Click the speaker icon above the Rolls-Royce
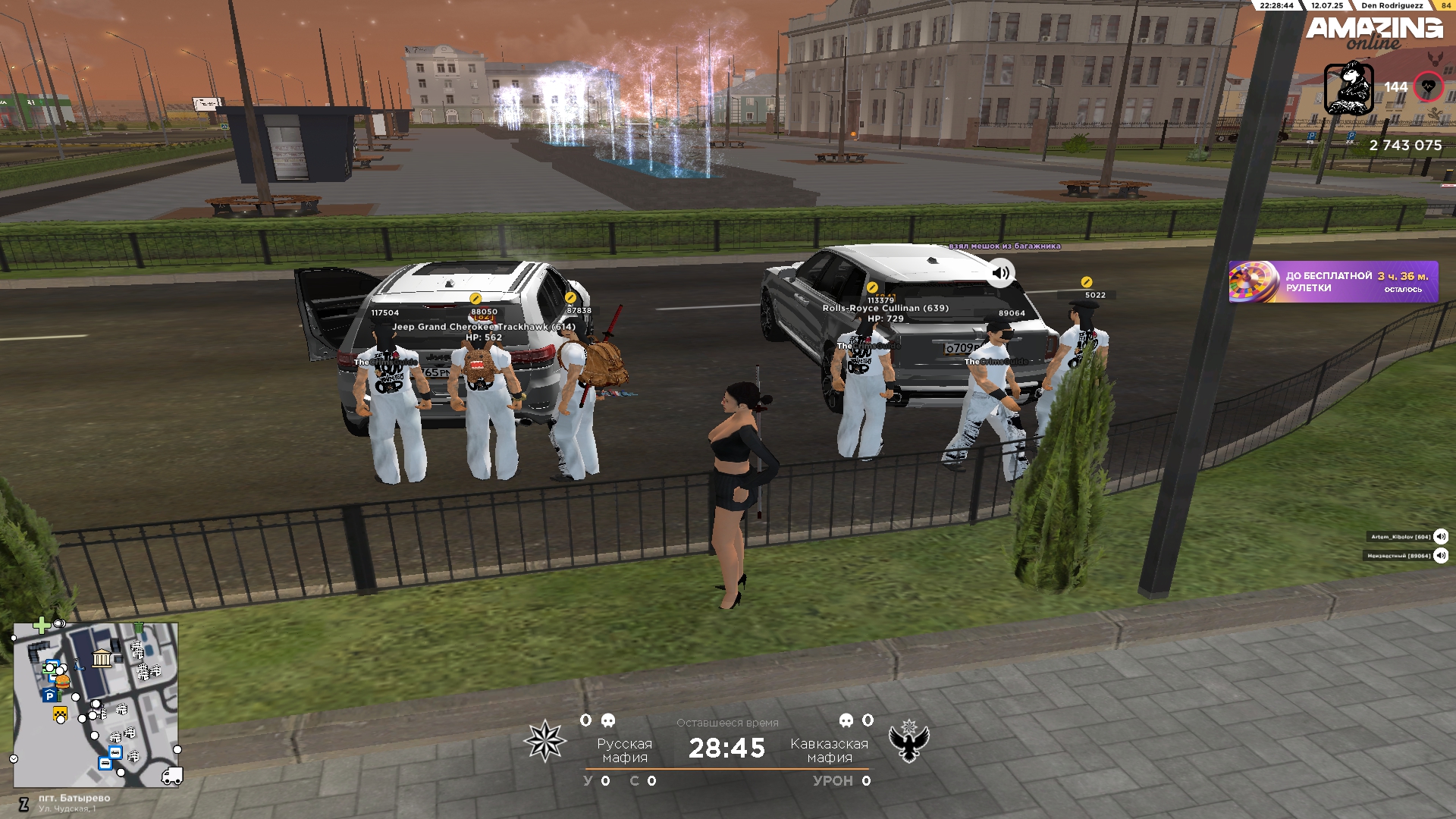This screenshot has height=819, width=1456. (x=1001, y=273)
